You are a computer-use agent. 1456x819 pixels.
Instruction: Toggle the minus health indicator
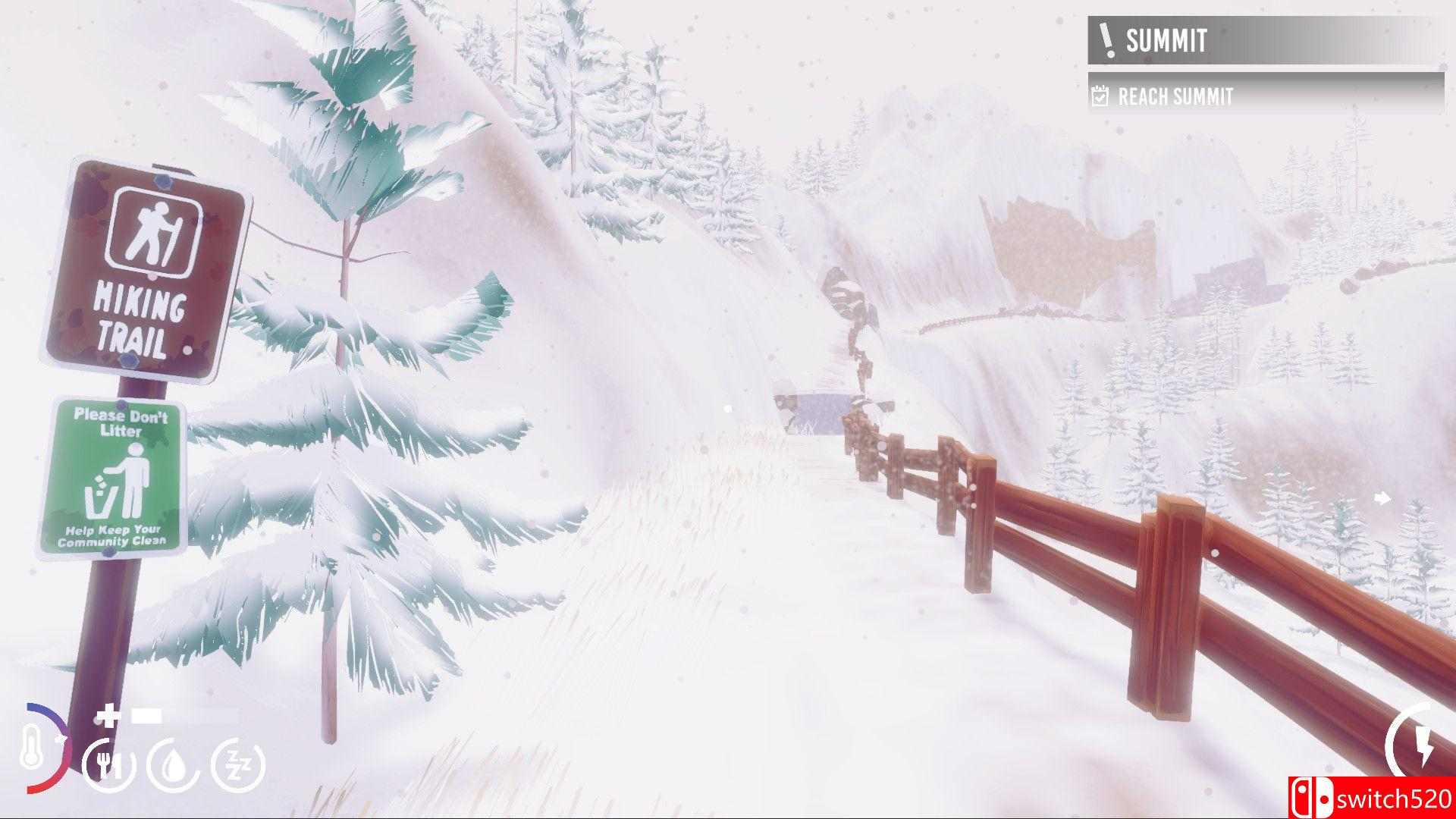146,716
